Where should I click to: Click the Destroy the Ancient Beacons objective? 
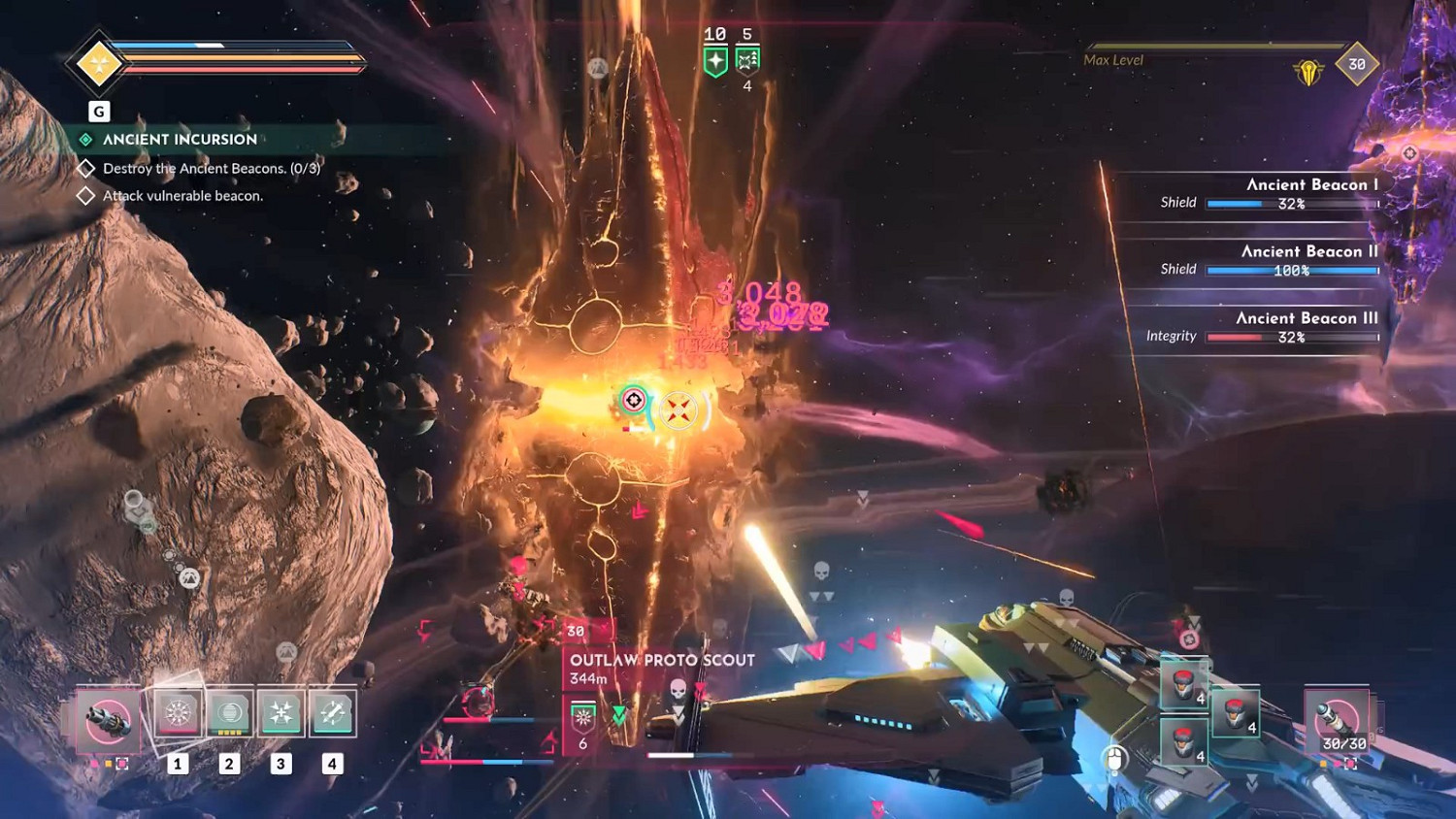[211, 169]
